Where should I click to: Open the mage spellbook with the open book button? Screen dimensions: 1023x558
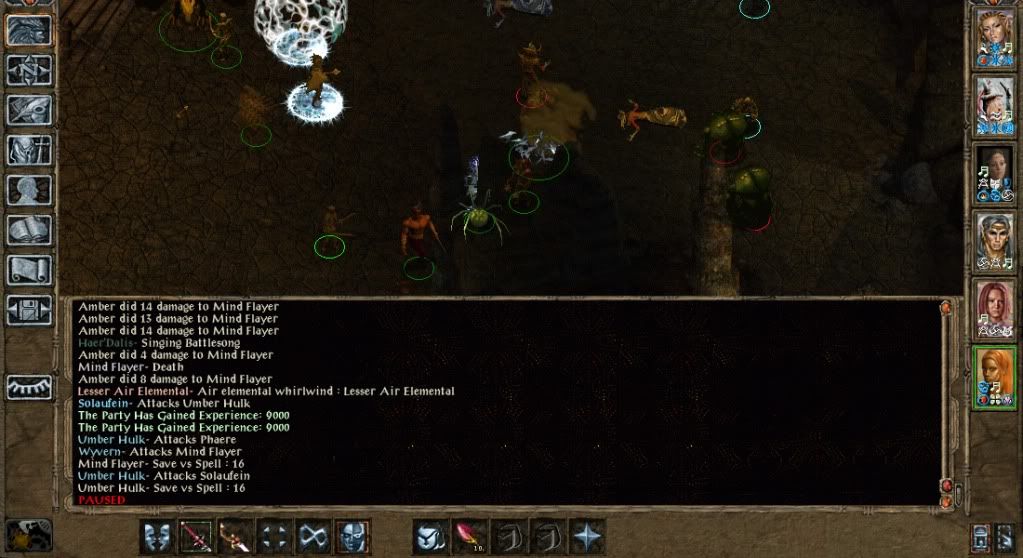click(29, 230)
